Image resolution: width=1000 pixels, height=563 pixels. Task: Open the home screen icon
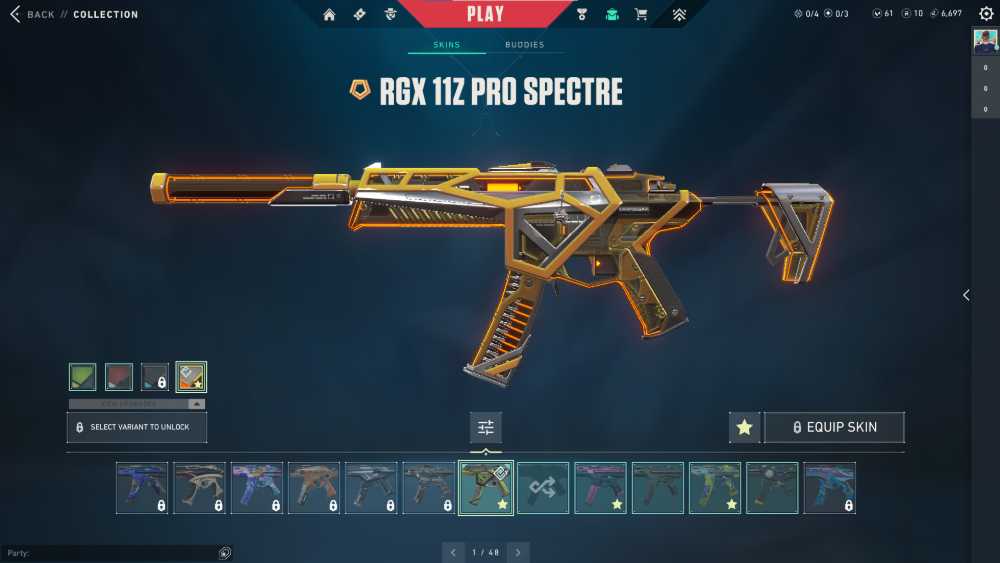pos(330,15)
